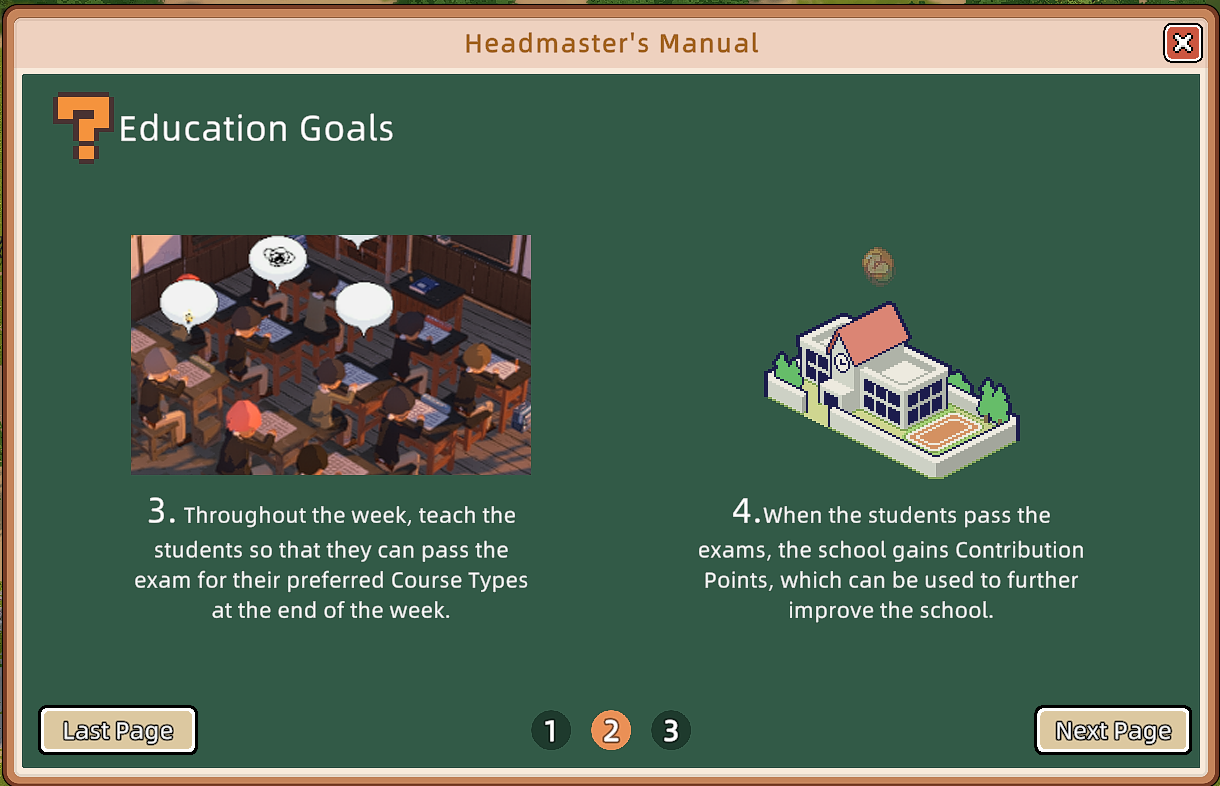Jump to manual page 1
The width and height of the screenshot is (1220, 786).
[551, 731]
